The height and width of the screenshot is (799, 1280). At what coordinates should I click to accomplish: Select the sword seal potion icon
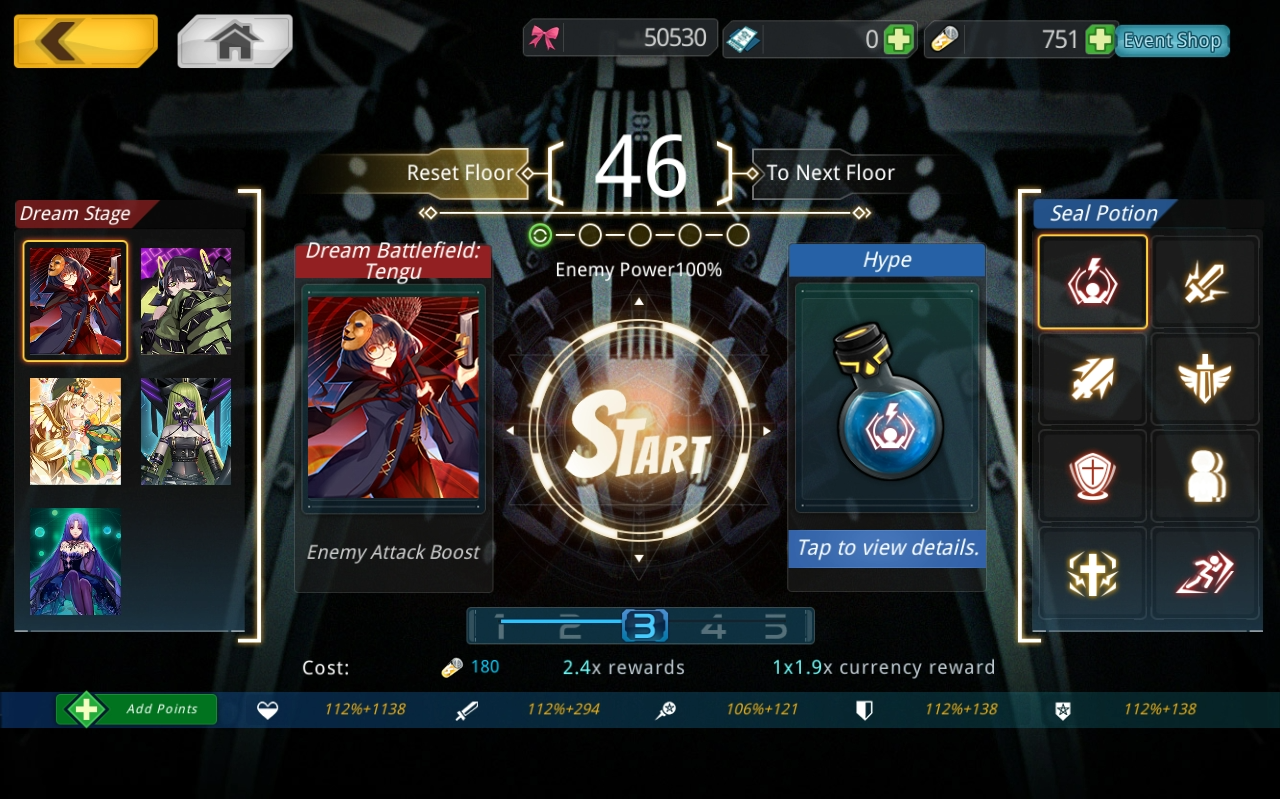(x=1204, y=283)
